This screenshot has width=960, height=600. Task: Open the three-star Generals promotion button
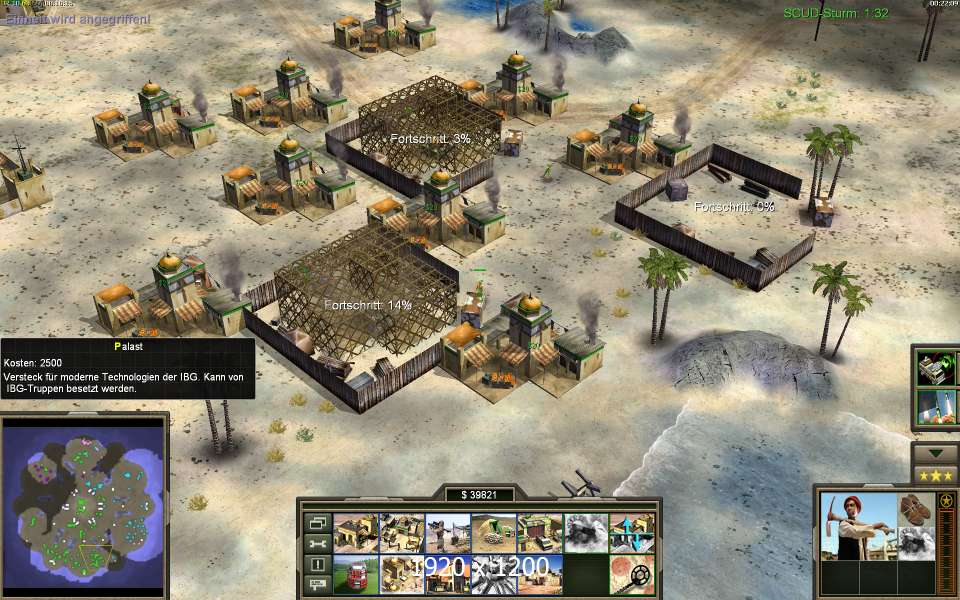(935, 475)
